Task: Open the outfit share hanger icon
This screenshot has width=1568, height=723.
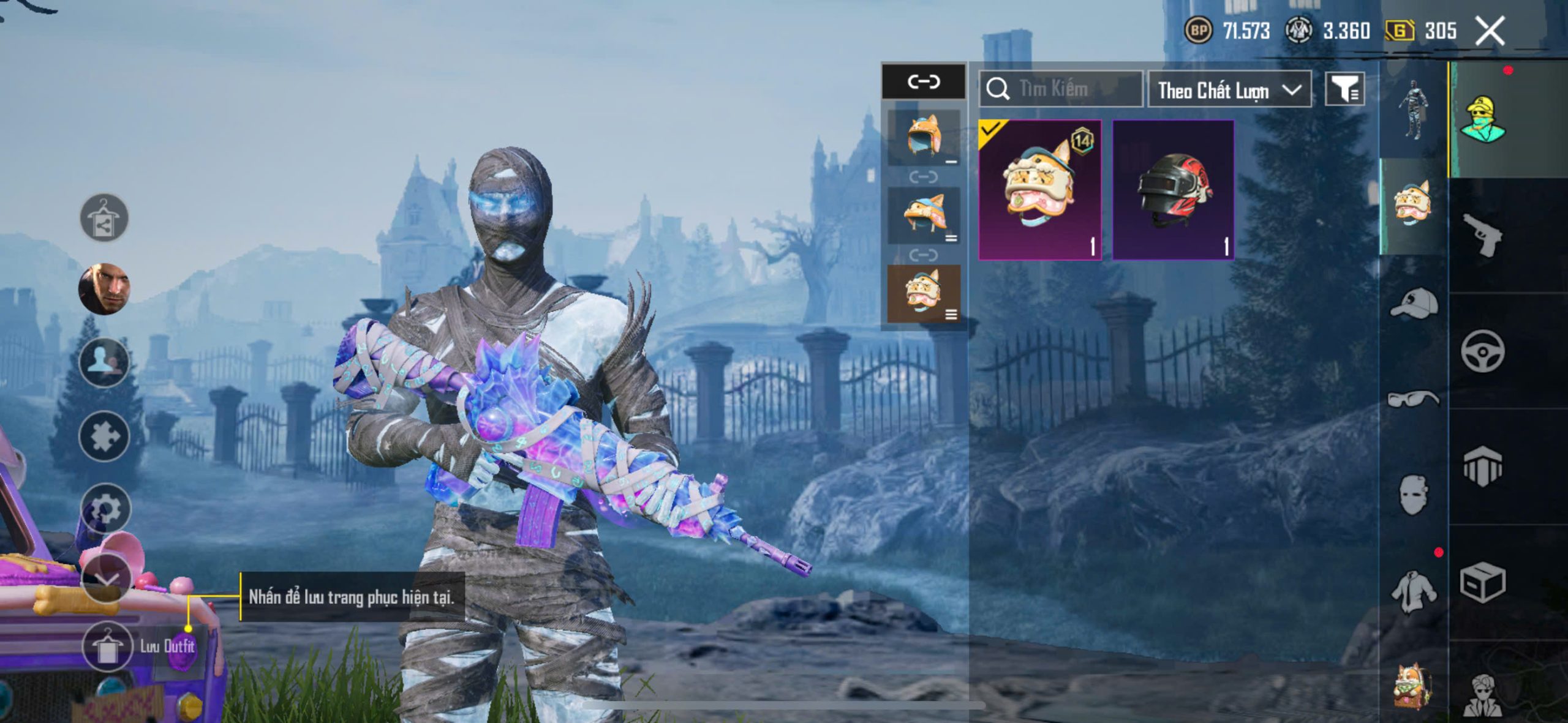Action: pos(104,218)
